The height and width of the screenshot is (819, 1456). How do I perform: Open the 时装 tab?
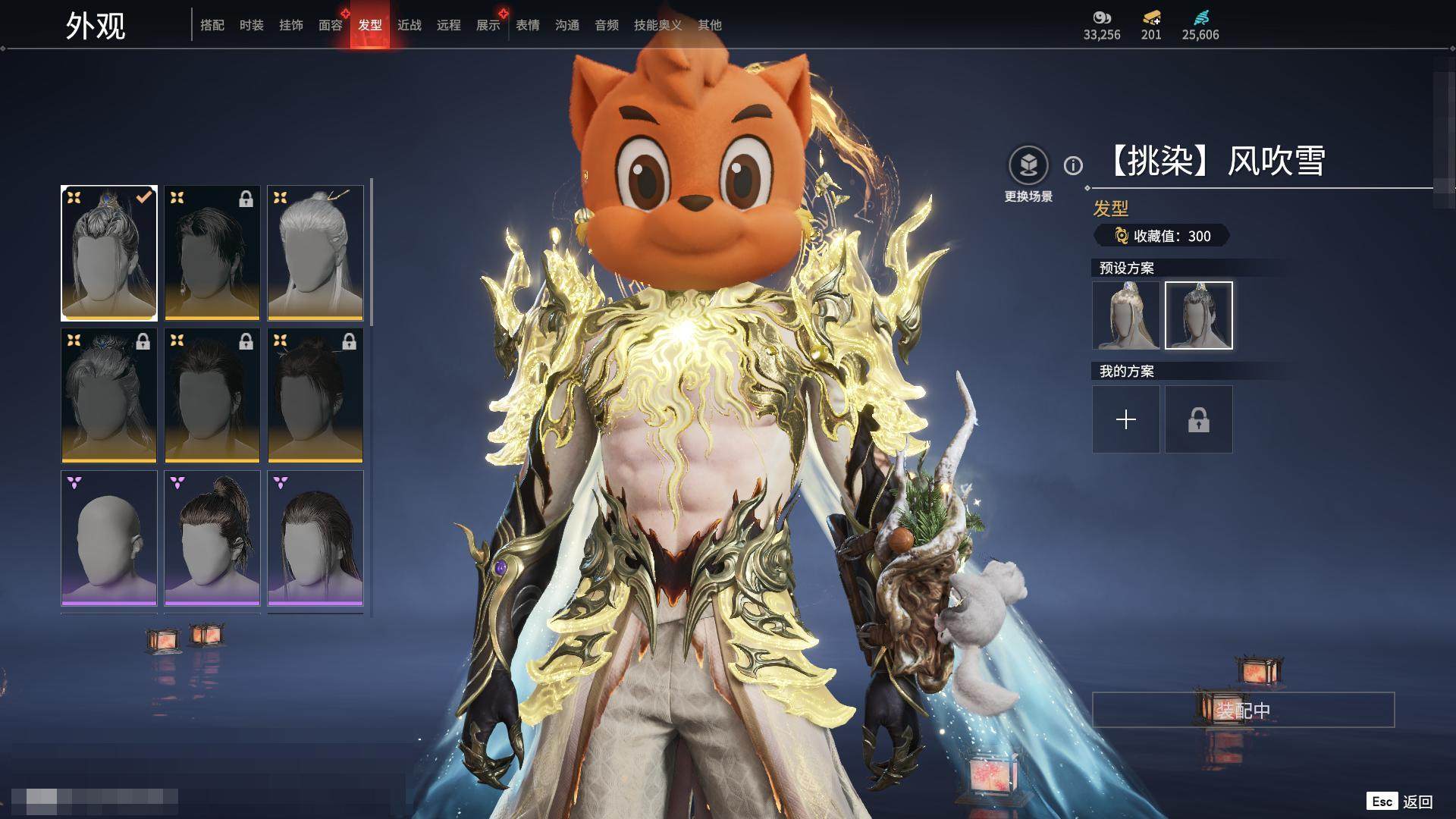click(x=252, y=25)
